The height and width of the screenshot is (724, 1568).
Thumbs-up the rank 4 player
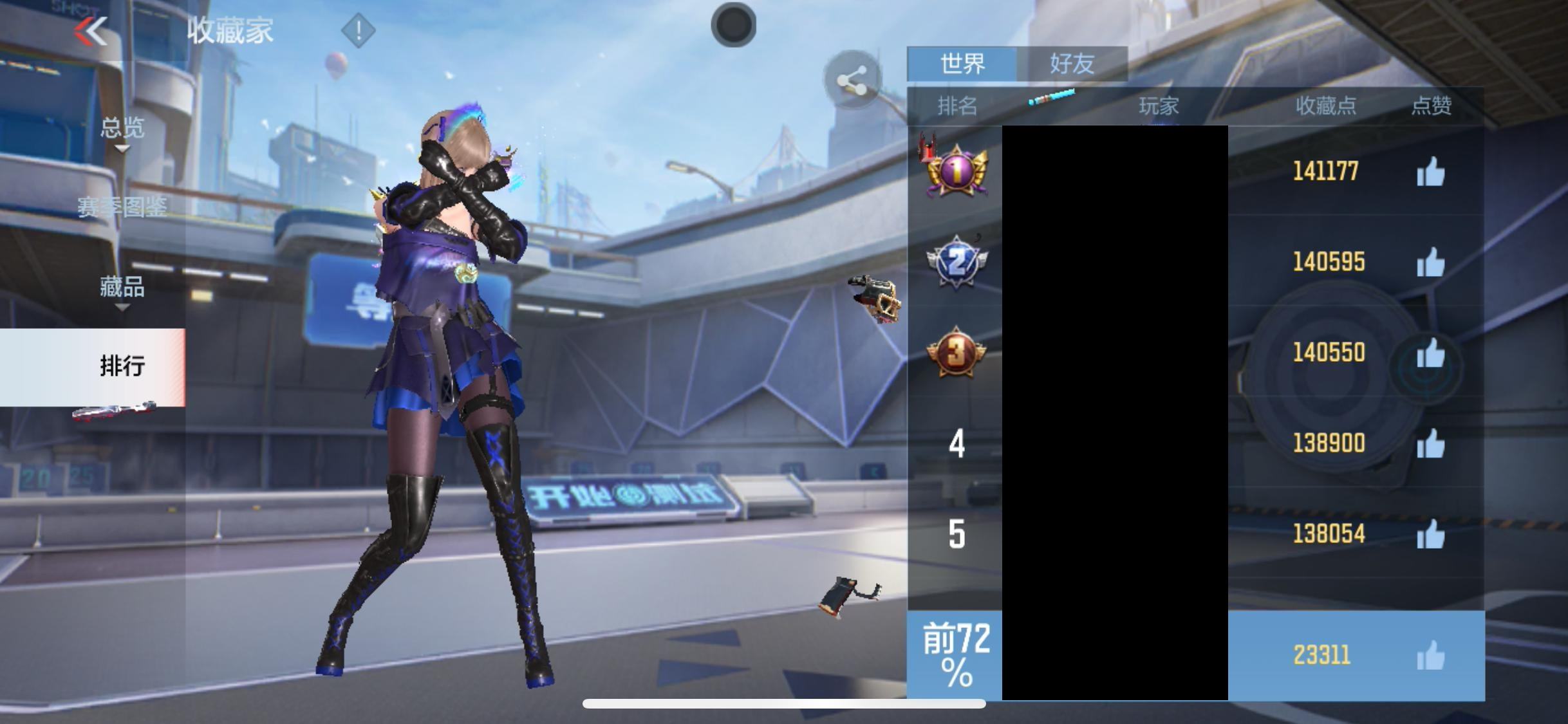1430,444
